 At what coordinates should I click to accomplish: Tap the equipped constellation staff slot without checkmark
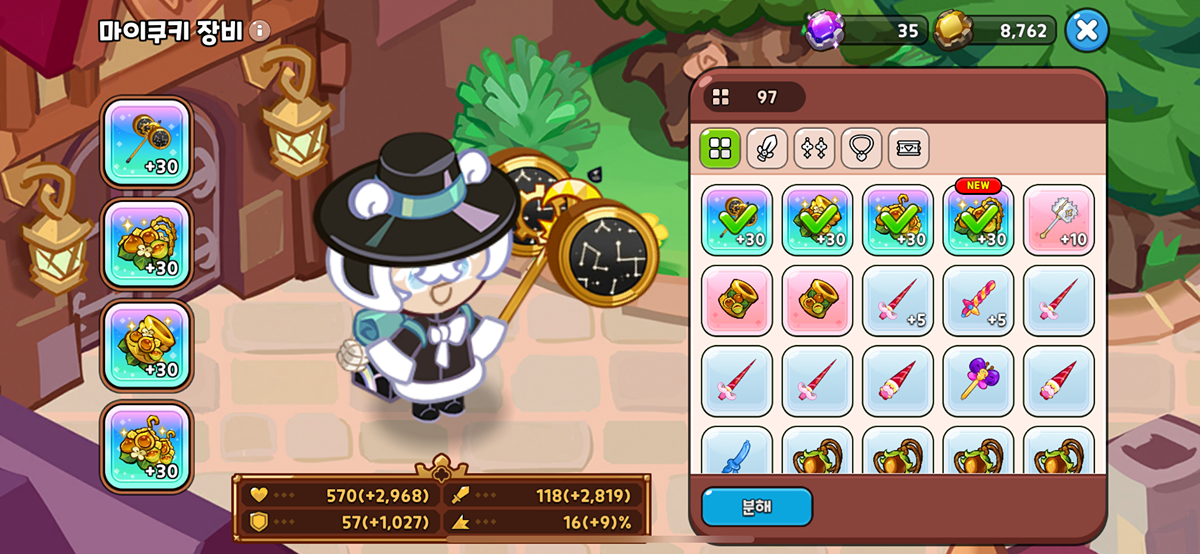click(146, 142)
